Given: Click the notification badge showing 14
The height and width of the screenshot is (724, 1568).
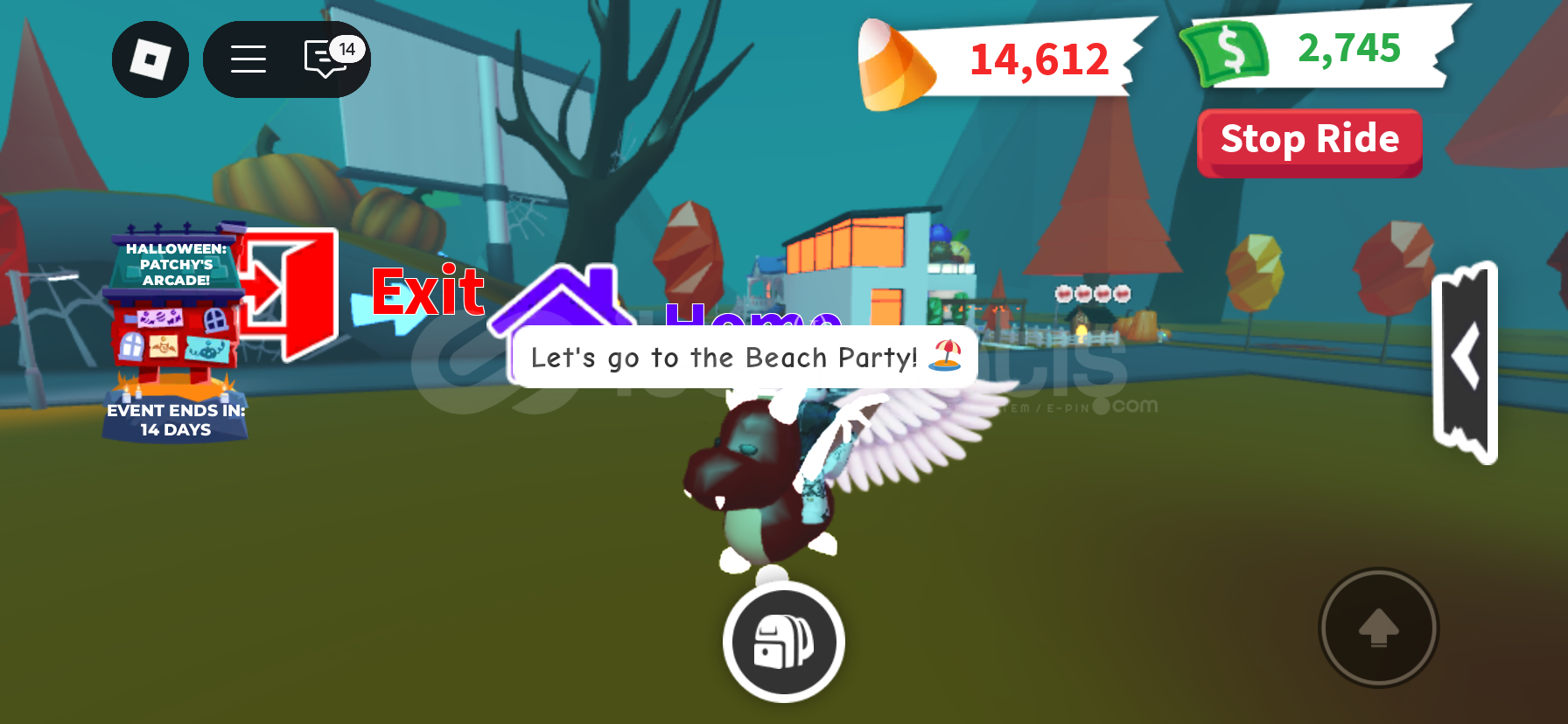Looking at the screenshot, I should pyautogui.click(x=347, y=49).
